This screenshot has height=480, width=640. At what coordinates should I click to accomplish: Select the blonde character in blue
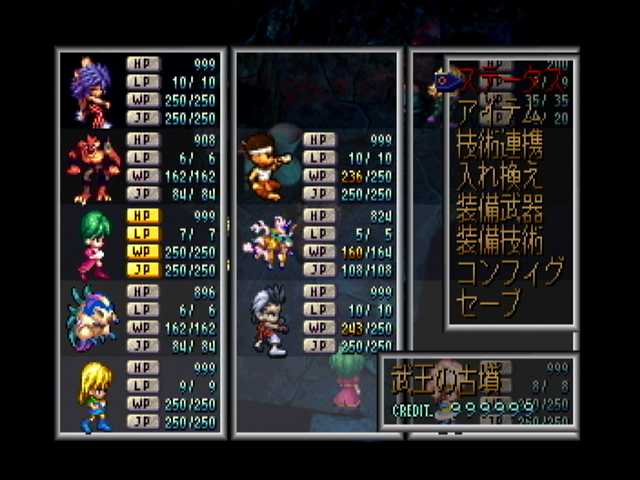pos(94,395)
